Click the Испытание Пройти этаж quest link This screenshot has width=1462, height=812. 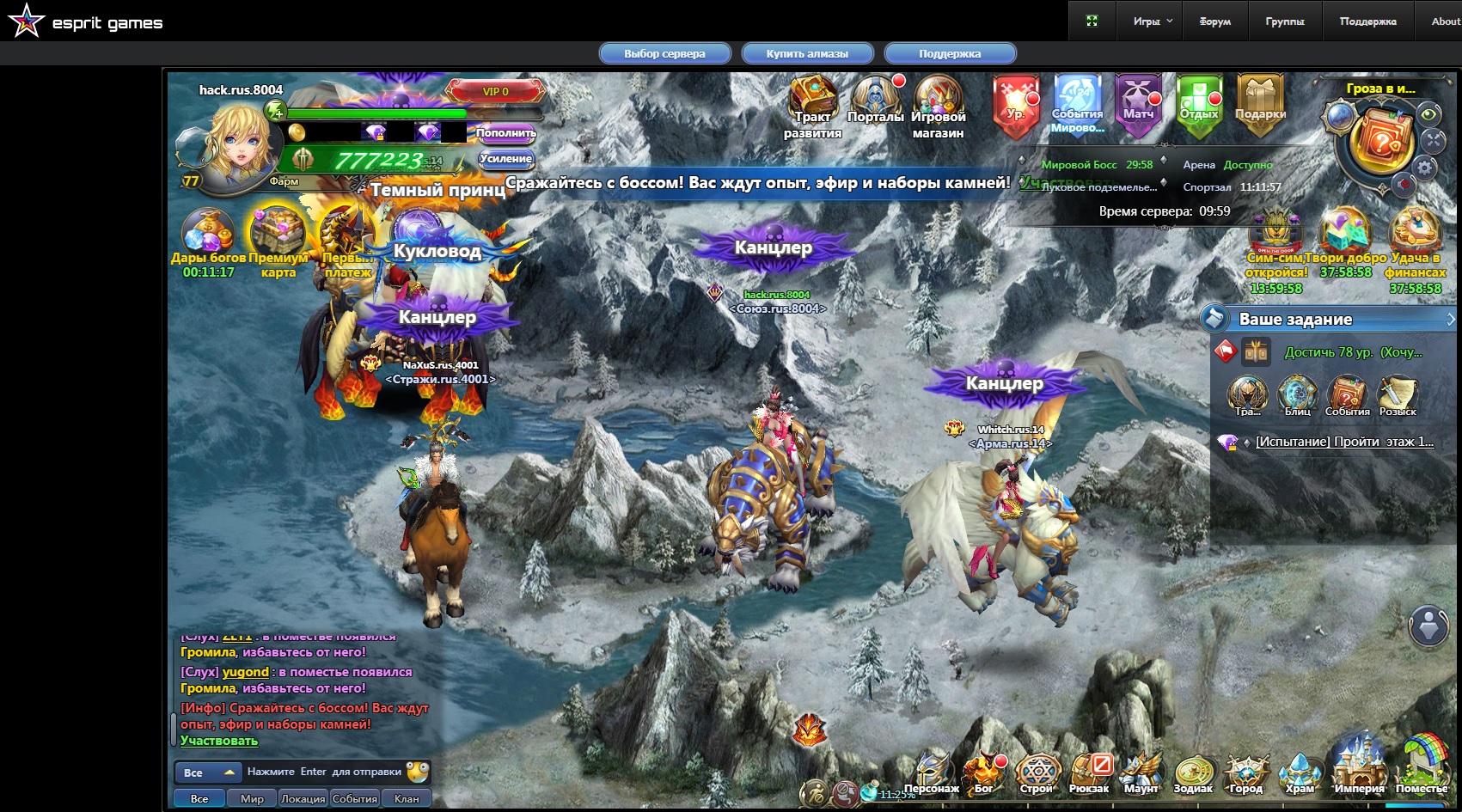click(x=1344, y=442)
